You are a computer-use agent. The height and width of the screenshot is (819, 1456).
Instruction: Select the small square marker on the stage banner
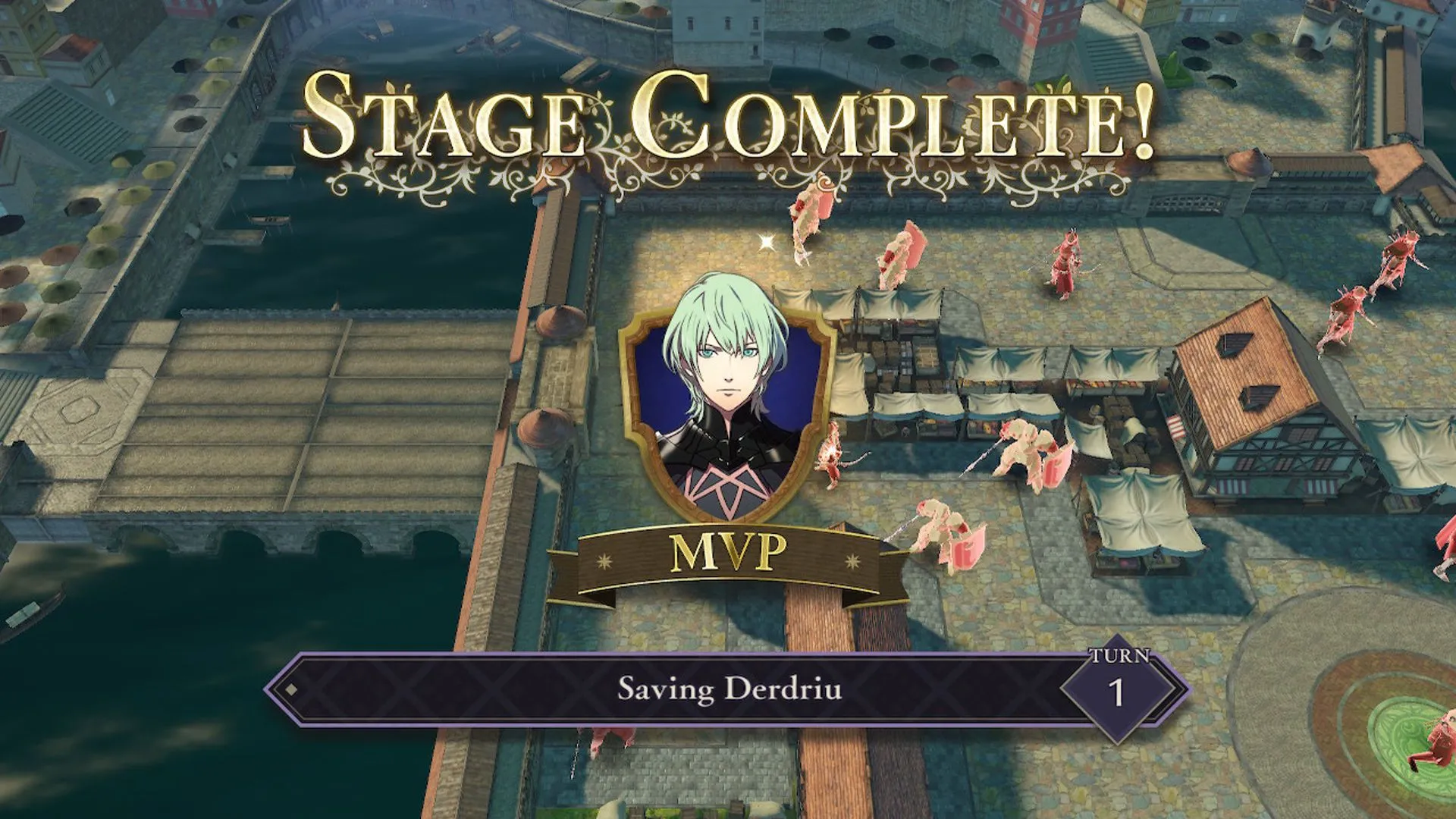(292, 690)
